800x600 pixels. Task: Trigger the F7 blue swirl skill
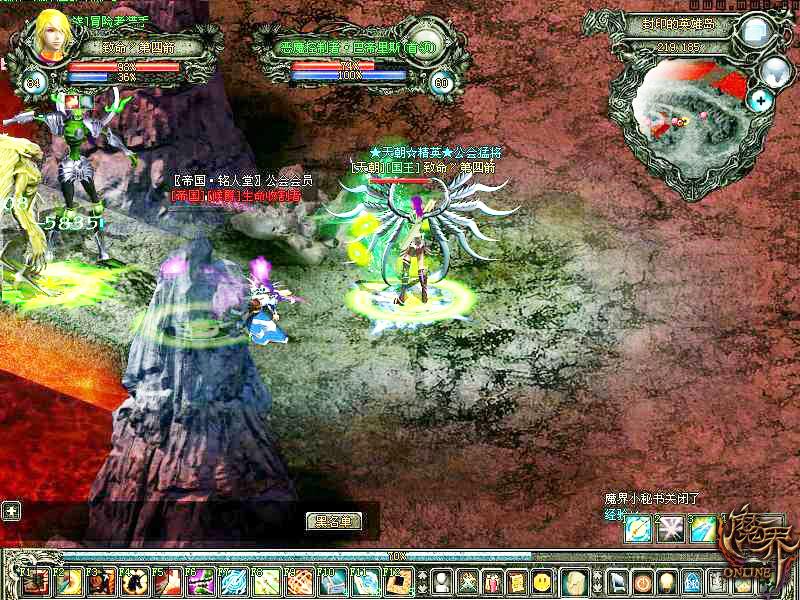tap(235, 582)
